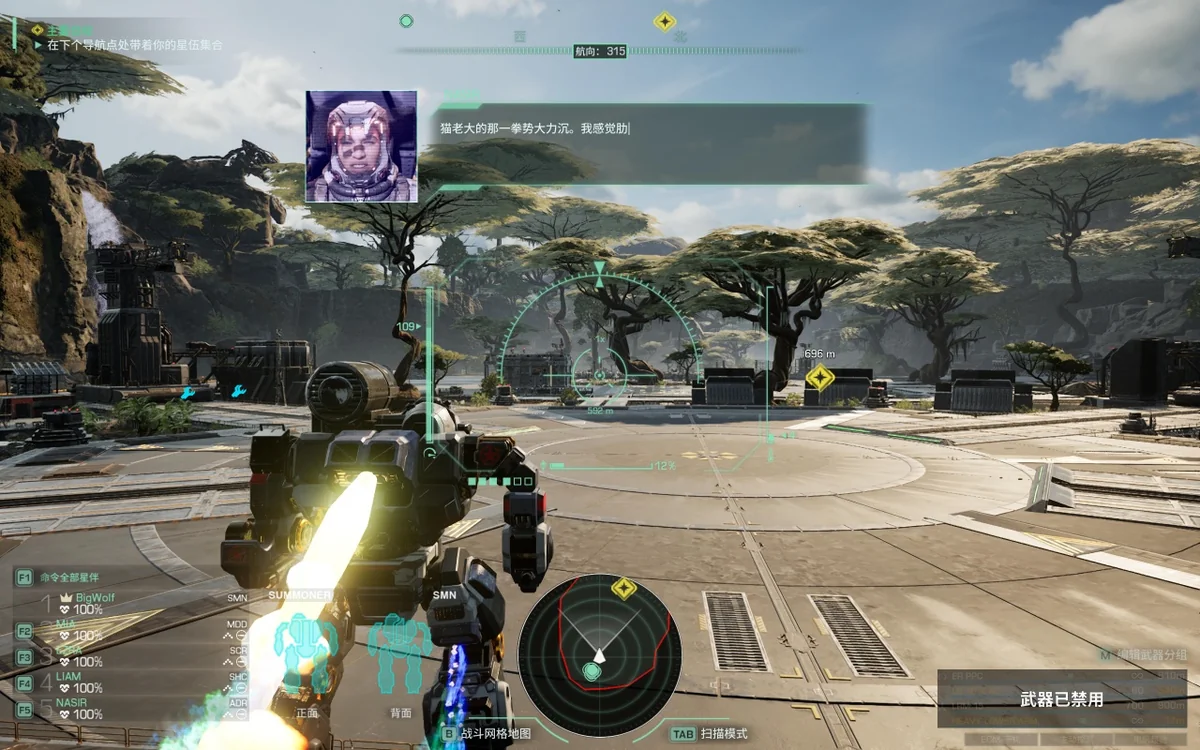Click the heading 315 compass readout
The width and height of the screenshot is (1200, 750).
click(x=600, y=51)
